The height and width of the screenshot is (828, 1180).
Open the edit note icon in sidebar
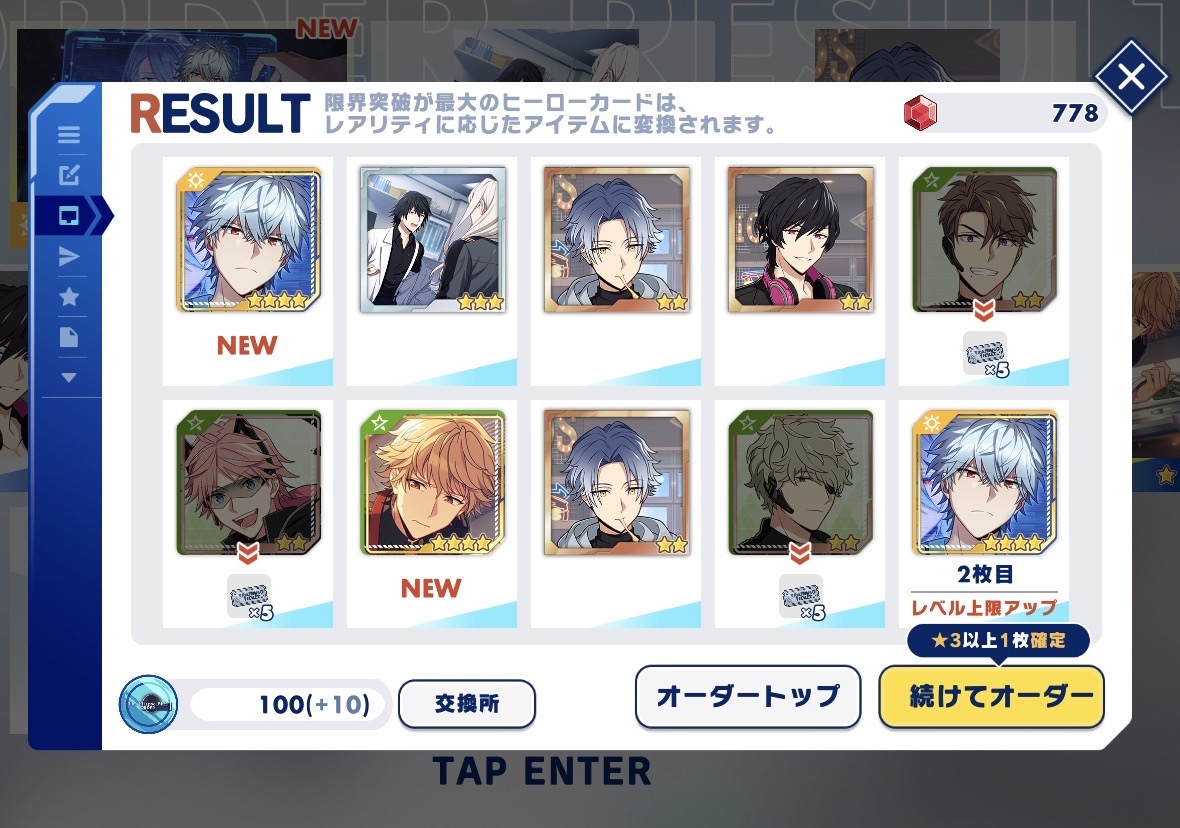tap(69, 176)
